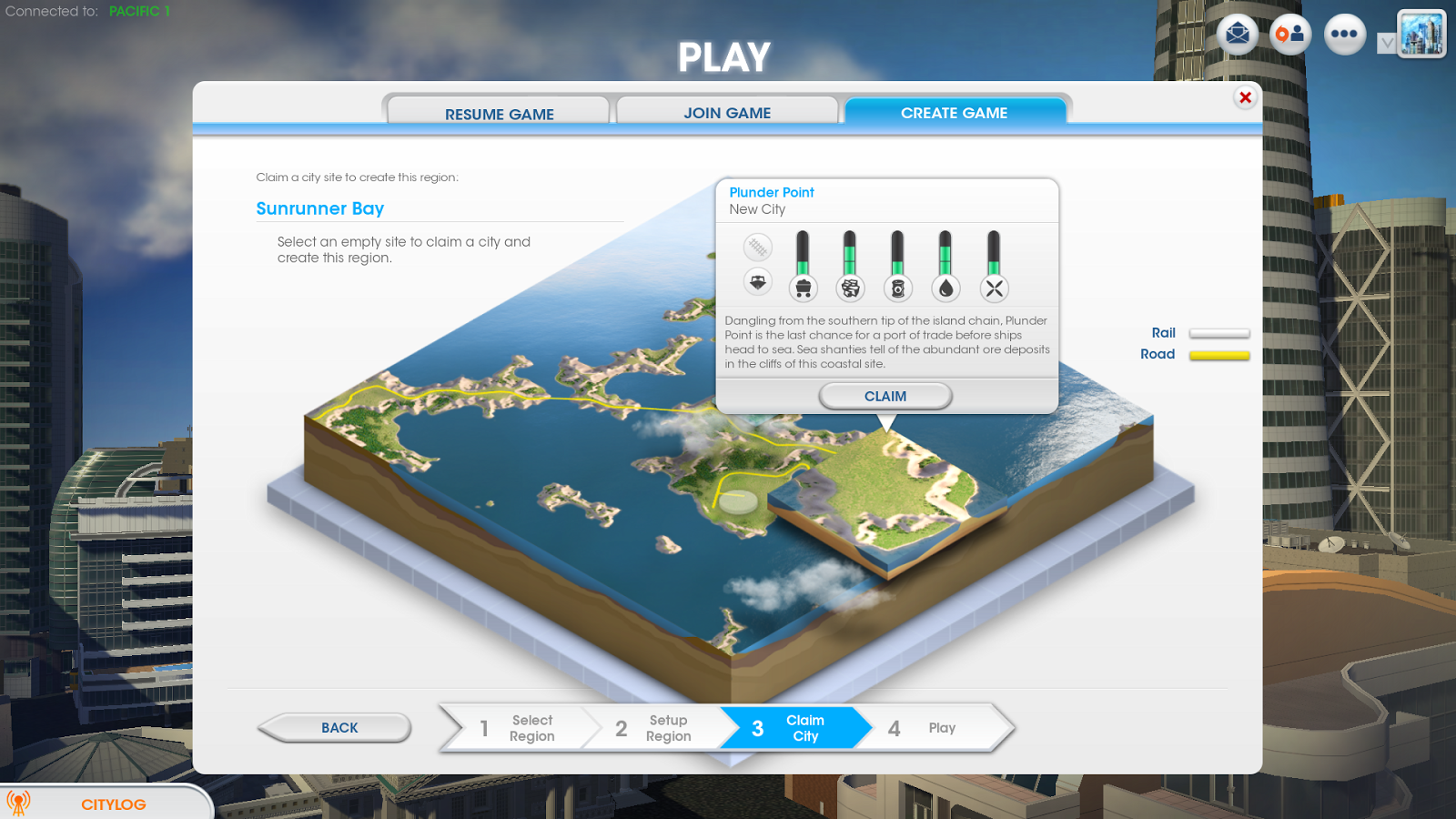Check the coal deposit indicator for Plunder Point
This screenshot has height=819, width=1456.
(x=803, y=288)
